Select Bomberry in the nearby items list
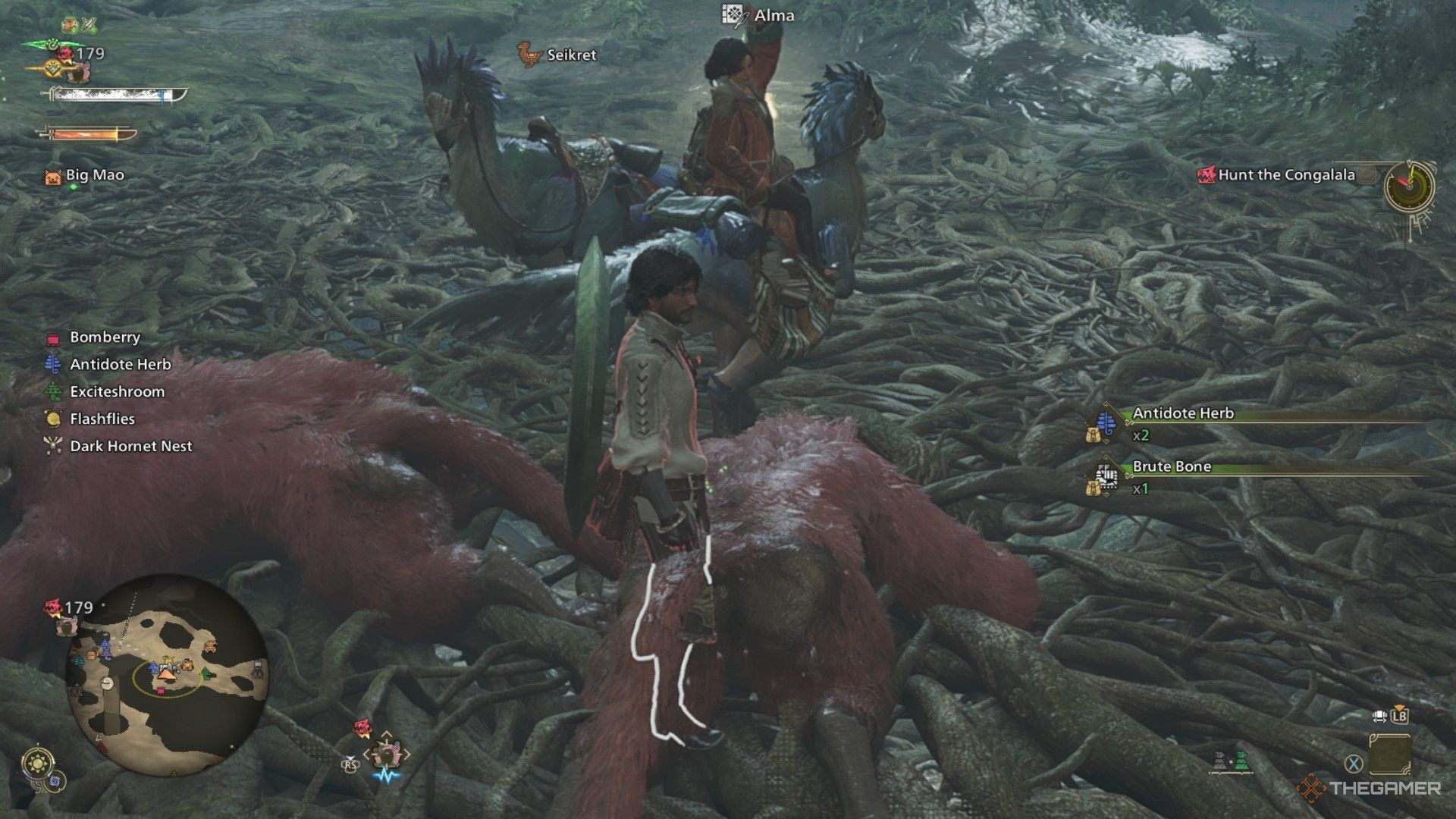This screenshot has height=819, width=1456. pos(105,337)
